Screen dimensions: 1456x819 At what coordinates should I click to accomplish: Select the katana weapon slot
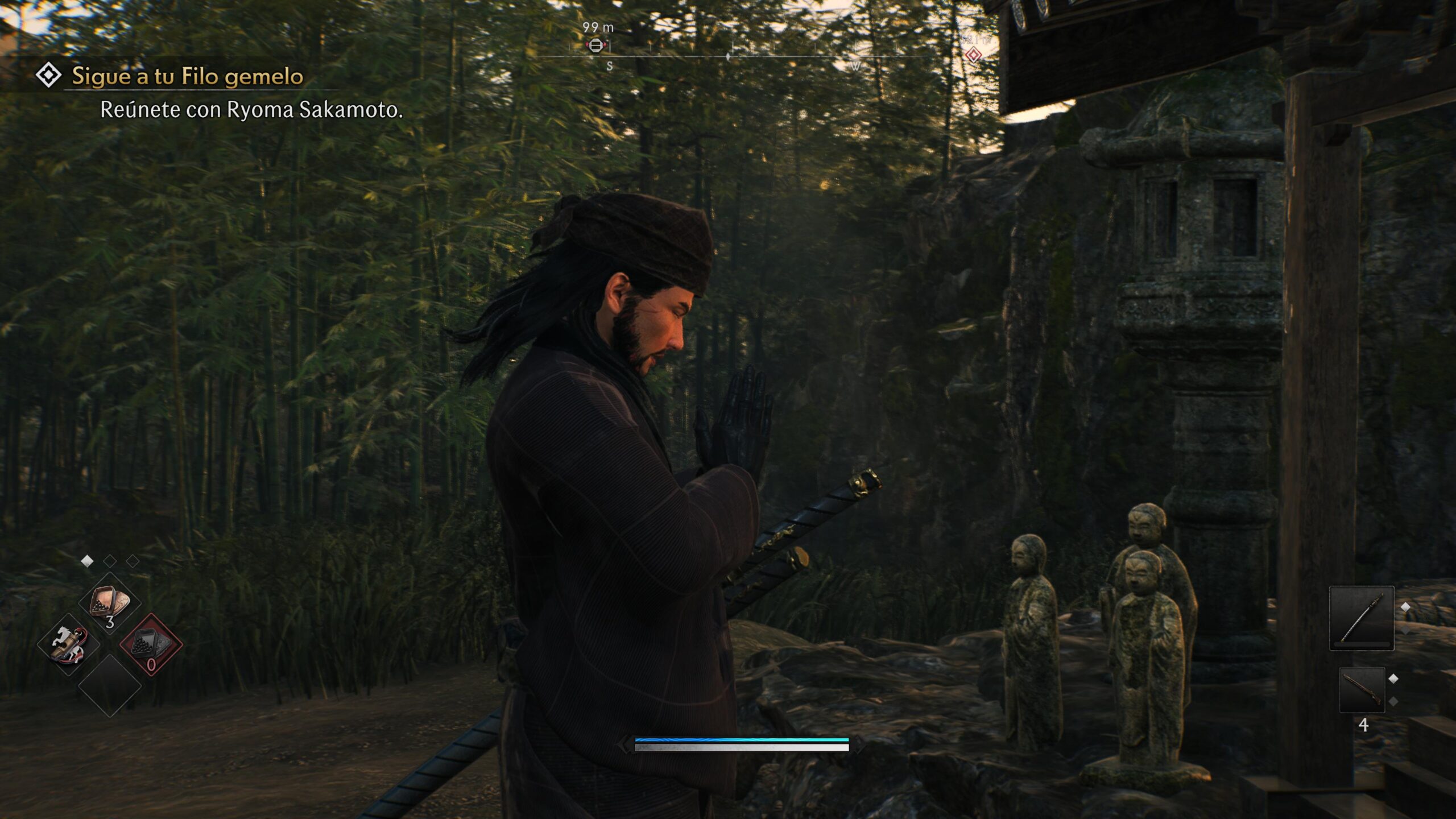coord(1361,618)
